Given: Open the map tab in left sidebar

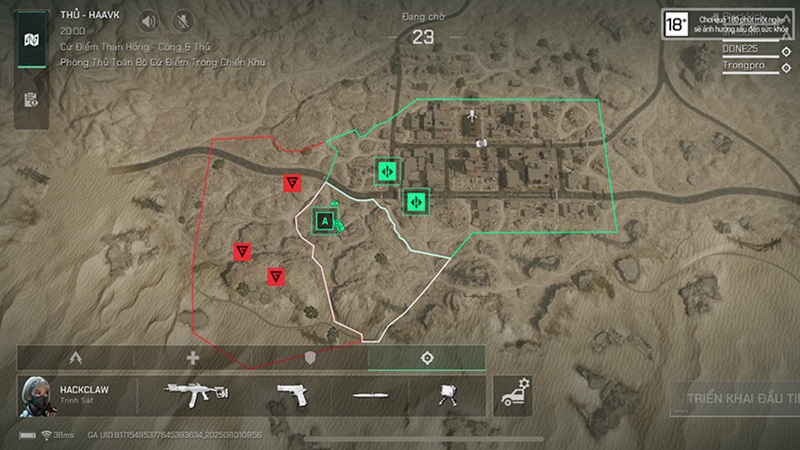Looking at the screenshot, I should 31,40.
